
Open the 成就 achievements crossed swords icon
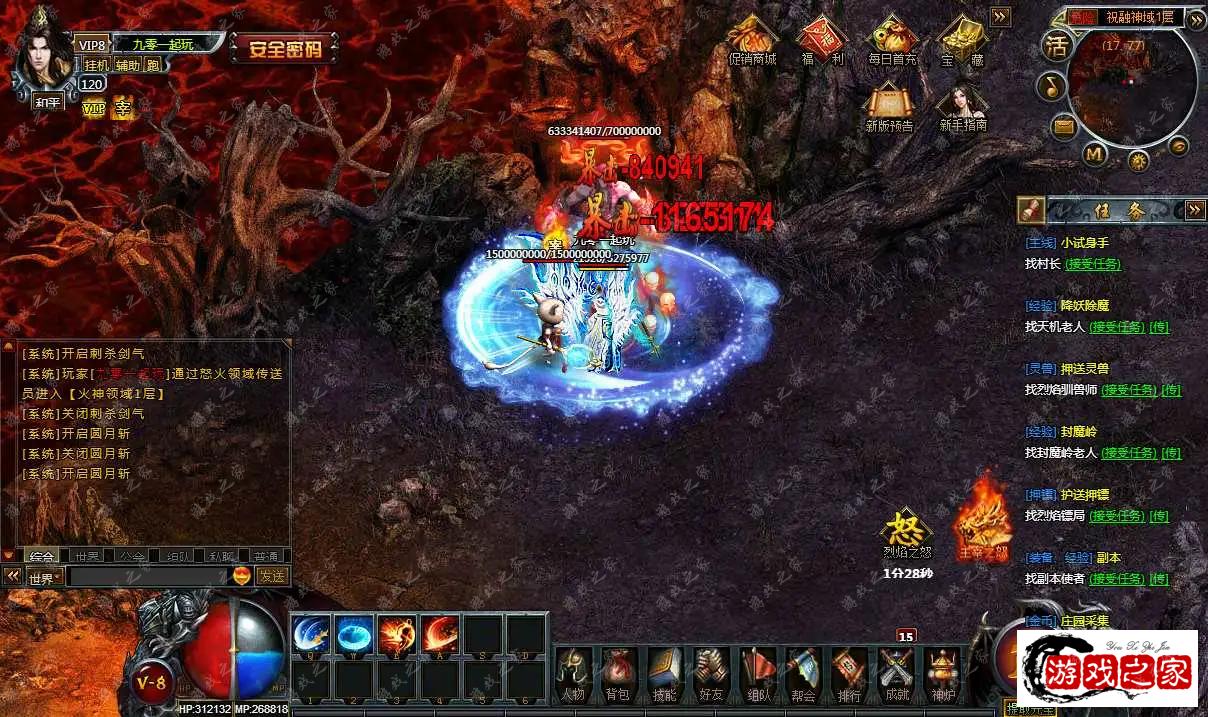click(x=897, y=672)
